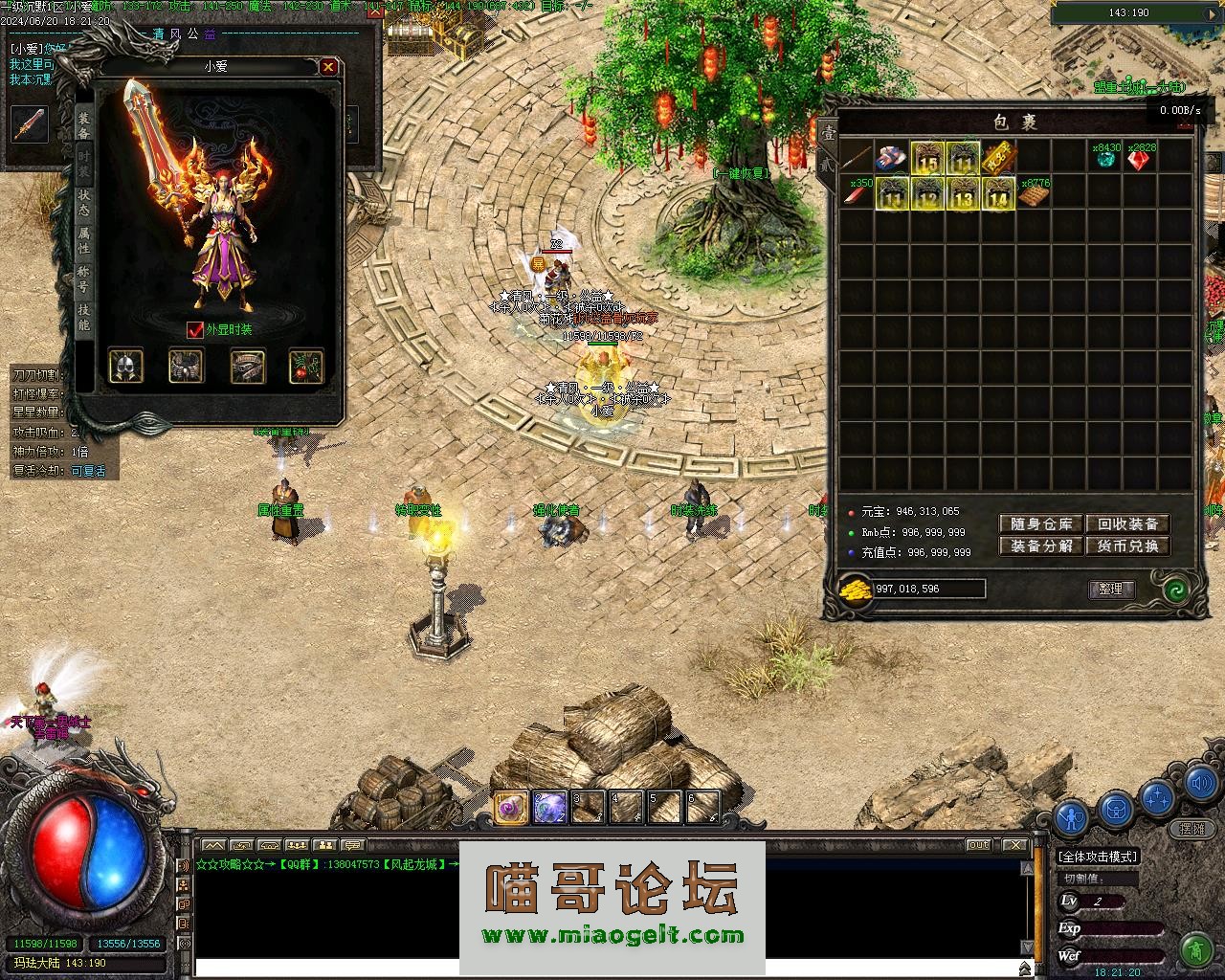The height and width of the screenshot is (980, 1225).
Task: Click the 回收装备 recycle equipment button
Action: tap(1127, 524)
